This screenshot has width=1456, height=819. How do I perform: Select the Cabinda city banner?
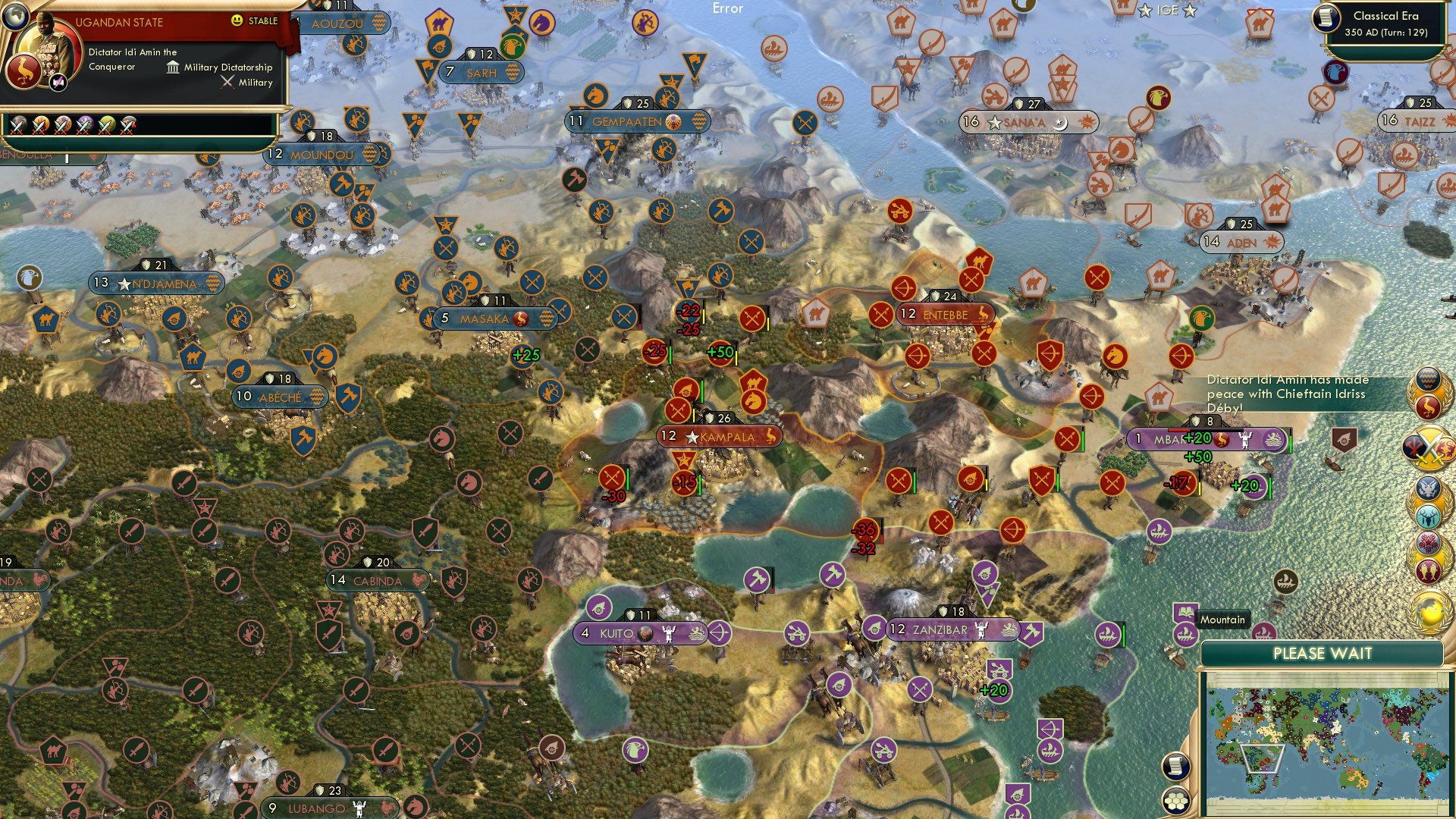(378, 581)
